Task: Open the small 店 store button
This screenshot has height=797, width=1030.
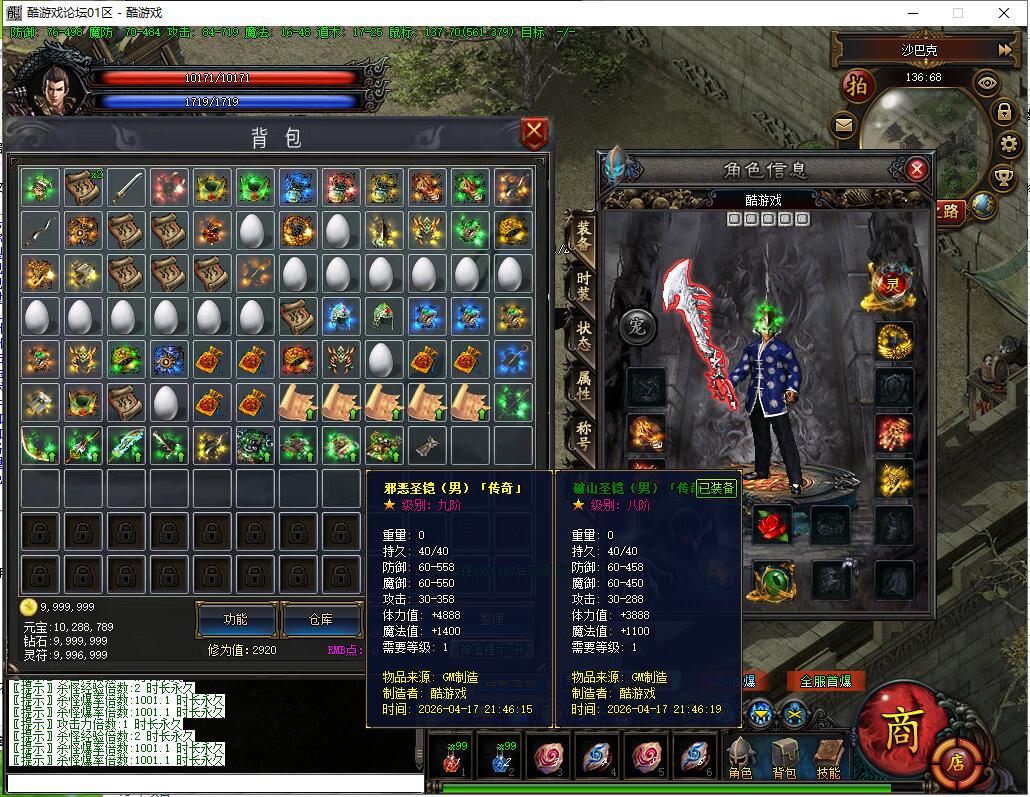Action: point(957,764)
